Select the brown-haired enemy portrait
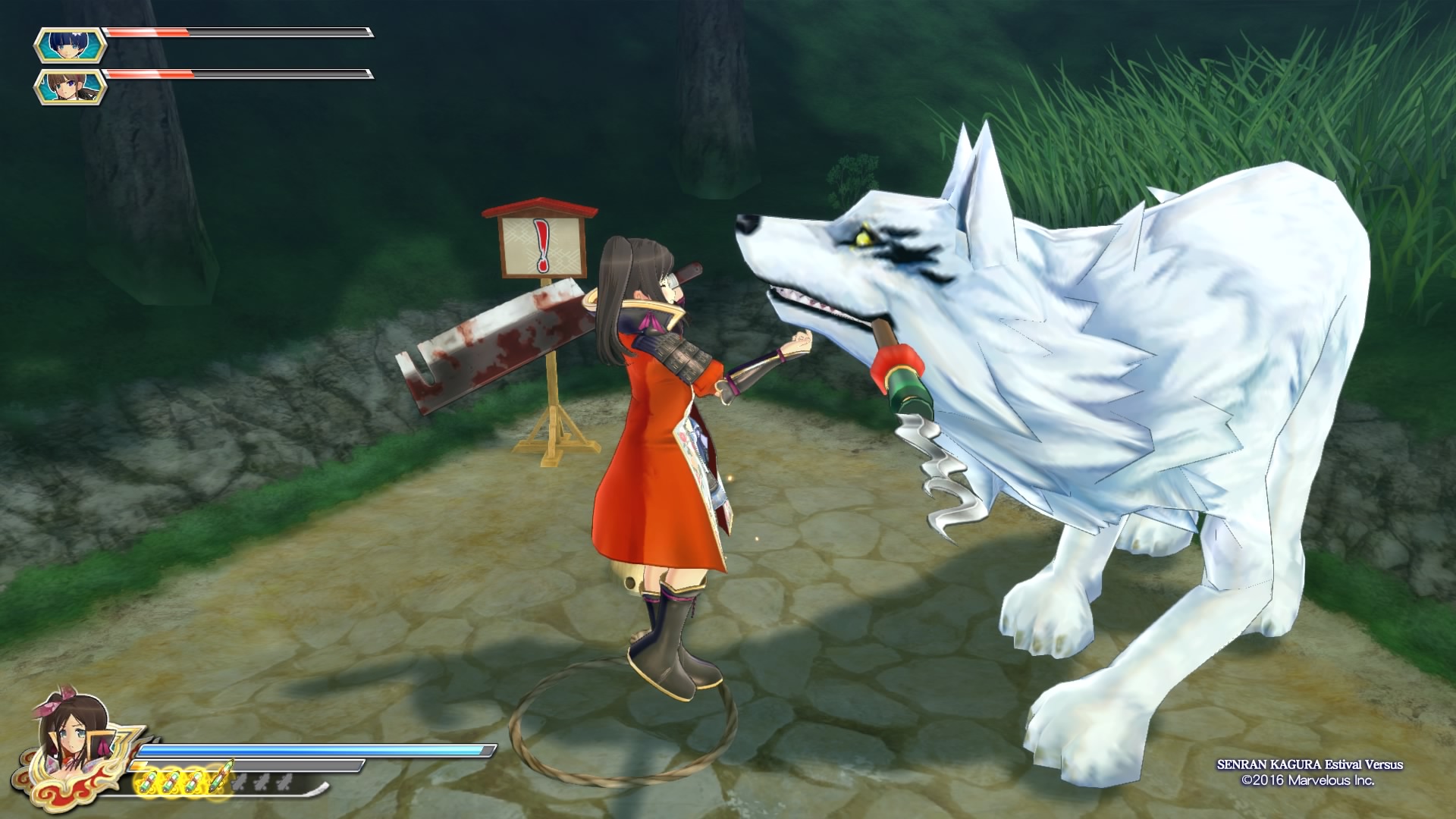This screenshot has width=1456, height=819. [x=71, y=86]
